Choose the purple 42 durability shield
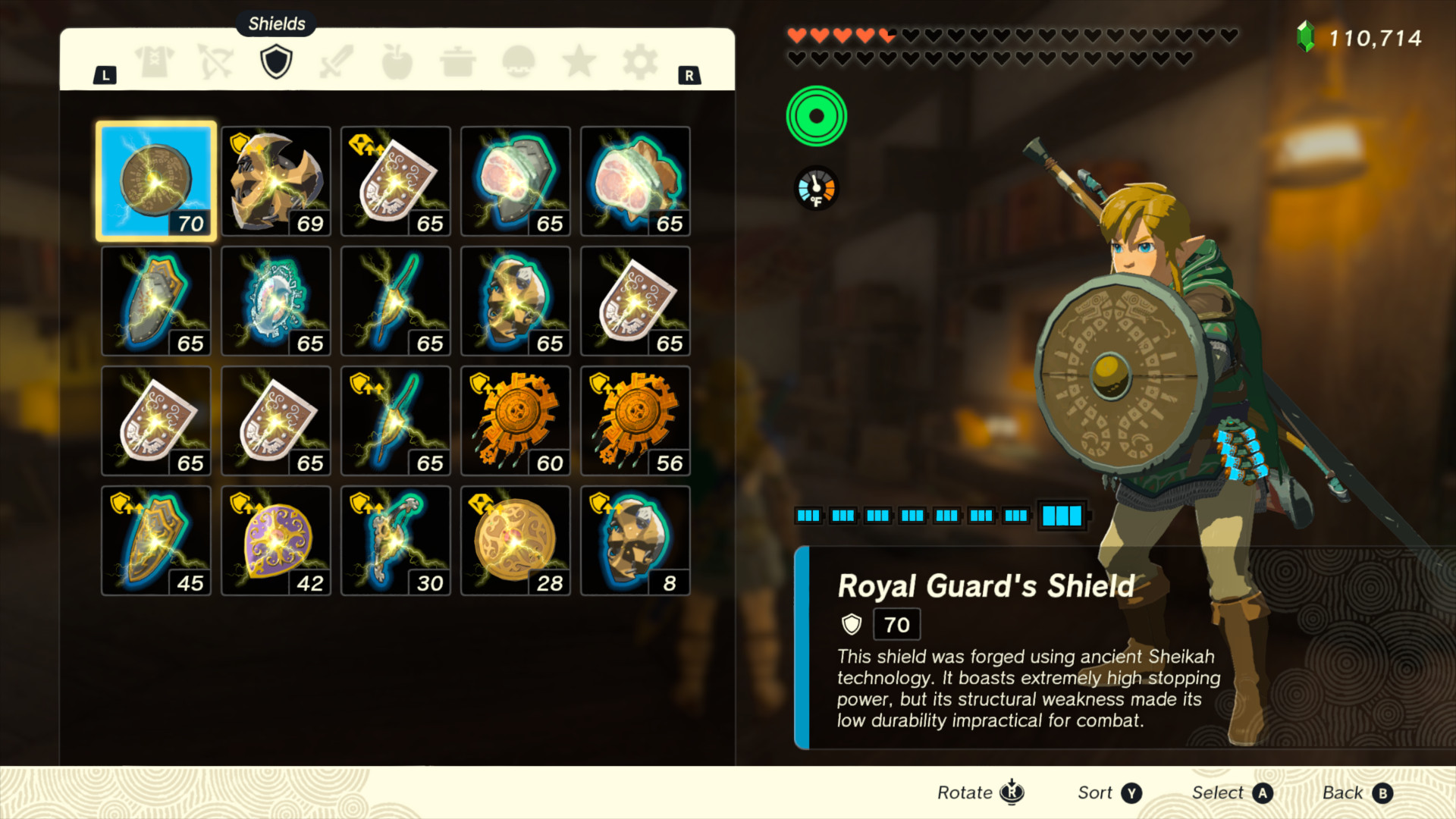This screenshot has width=1456, height=819. click(x=275, y=540)
